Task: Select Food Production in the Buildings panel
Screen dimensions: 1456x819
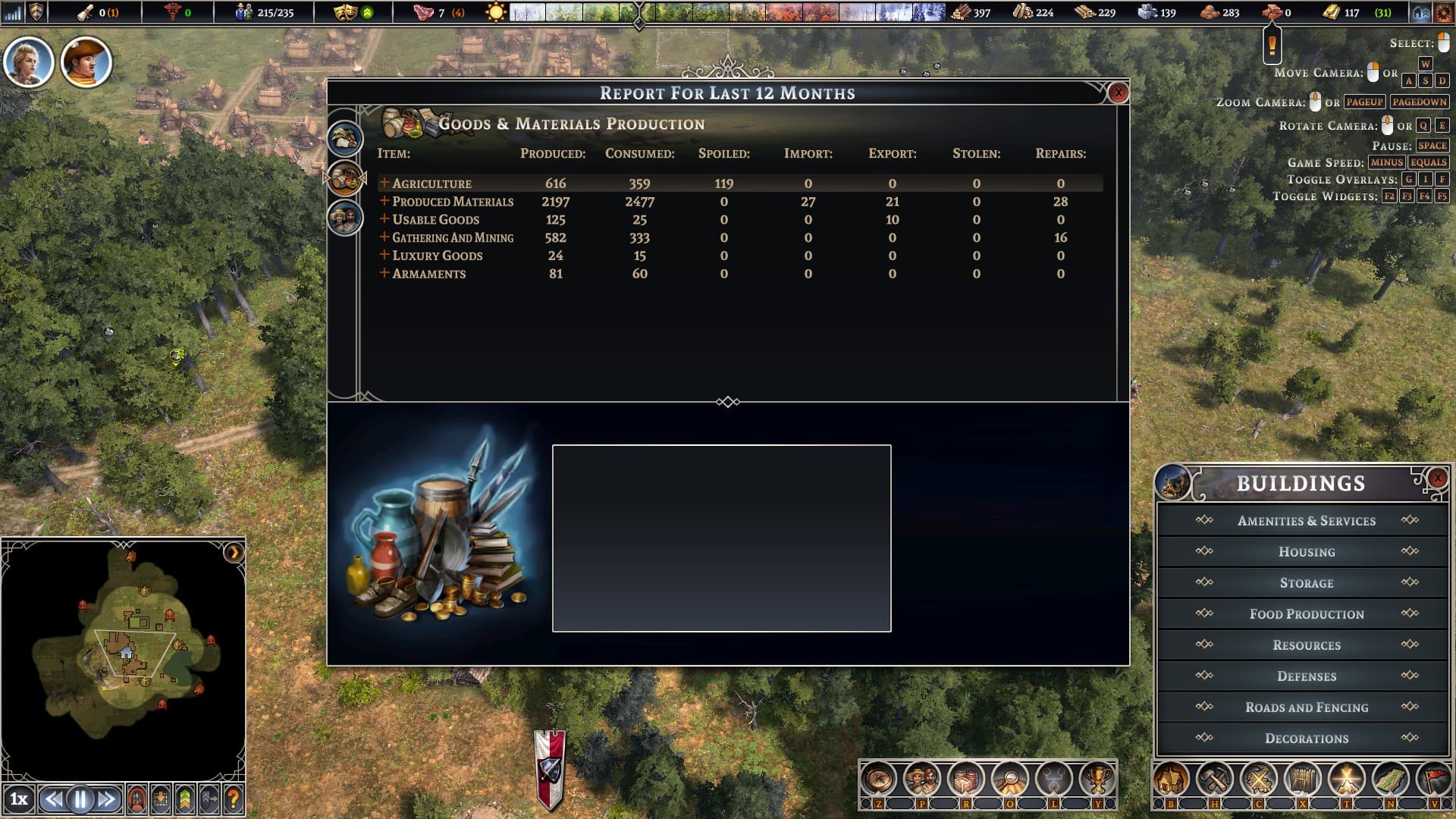Action: (x=1306, y=614)
